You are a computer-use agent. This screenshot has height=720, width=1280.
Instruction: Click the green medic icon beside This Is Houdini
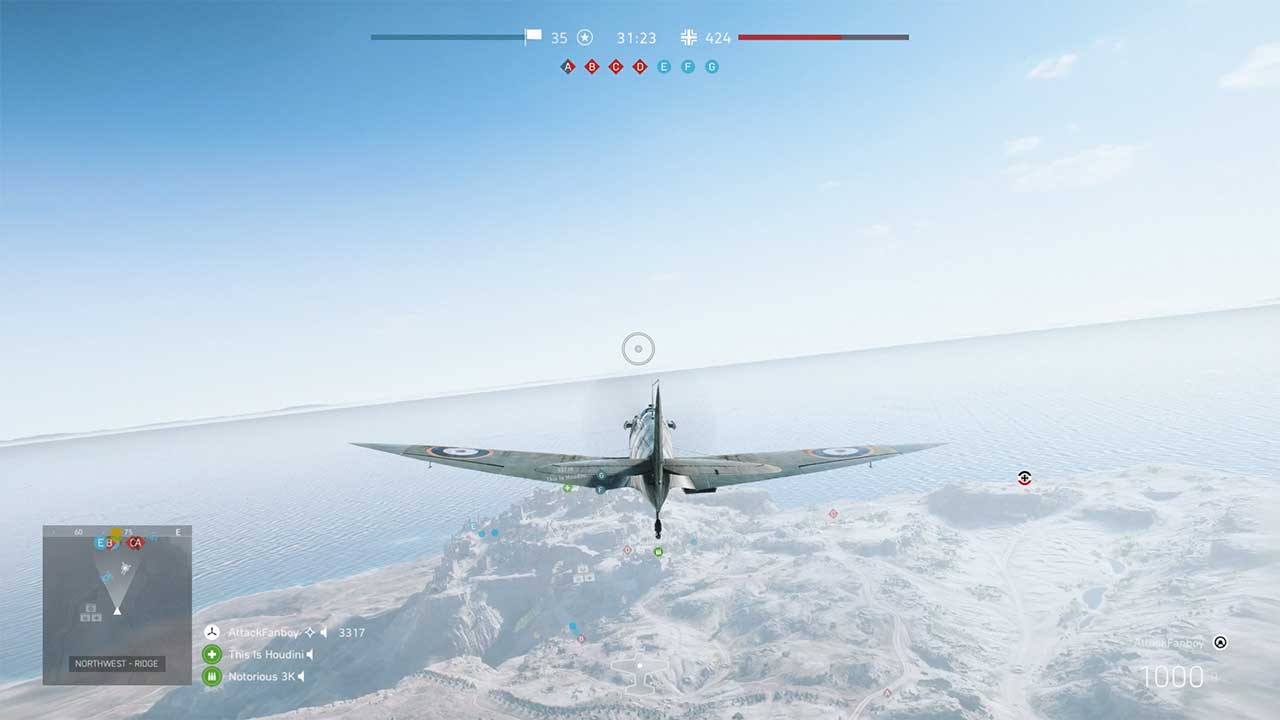212,654
